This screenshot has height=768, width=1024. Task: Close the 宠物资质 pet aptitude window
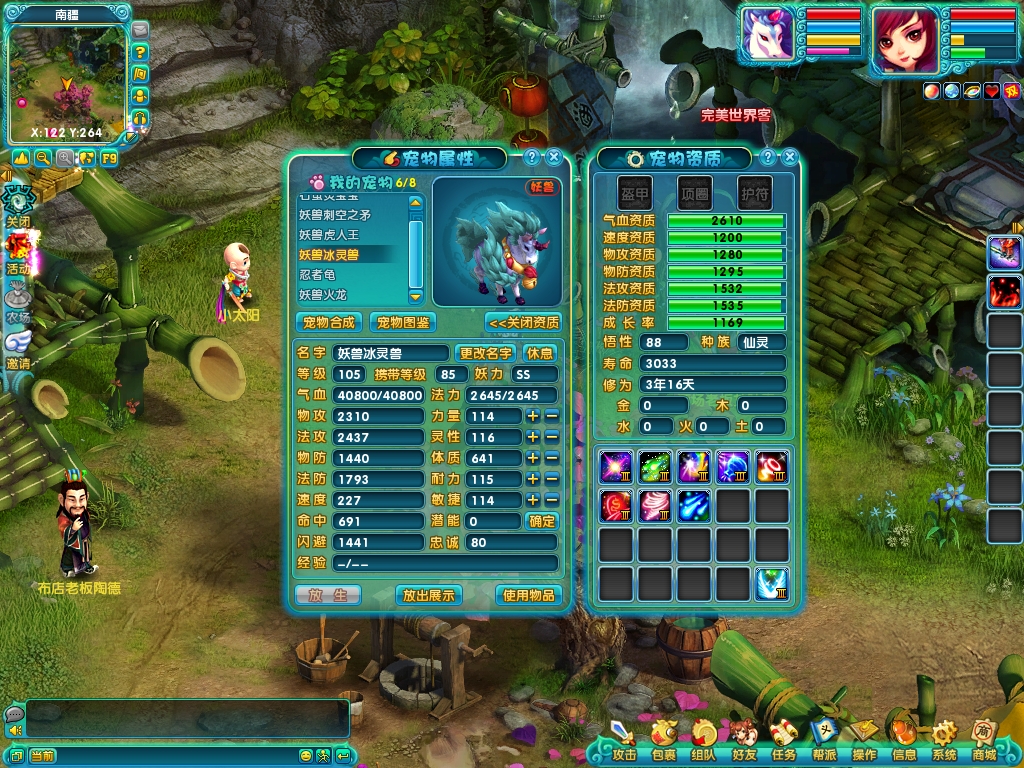coord(790,157)
